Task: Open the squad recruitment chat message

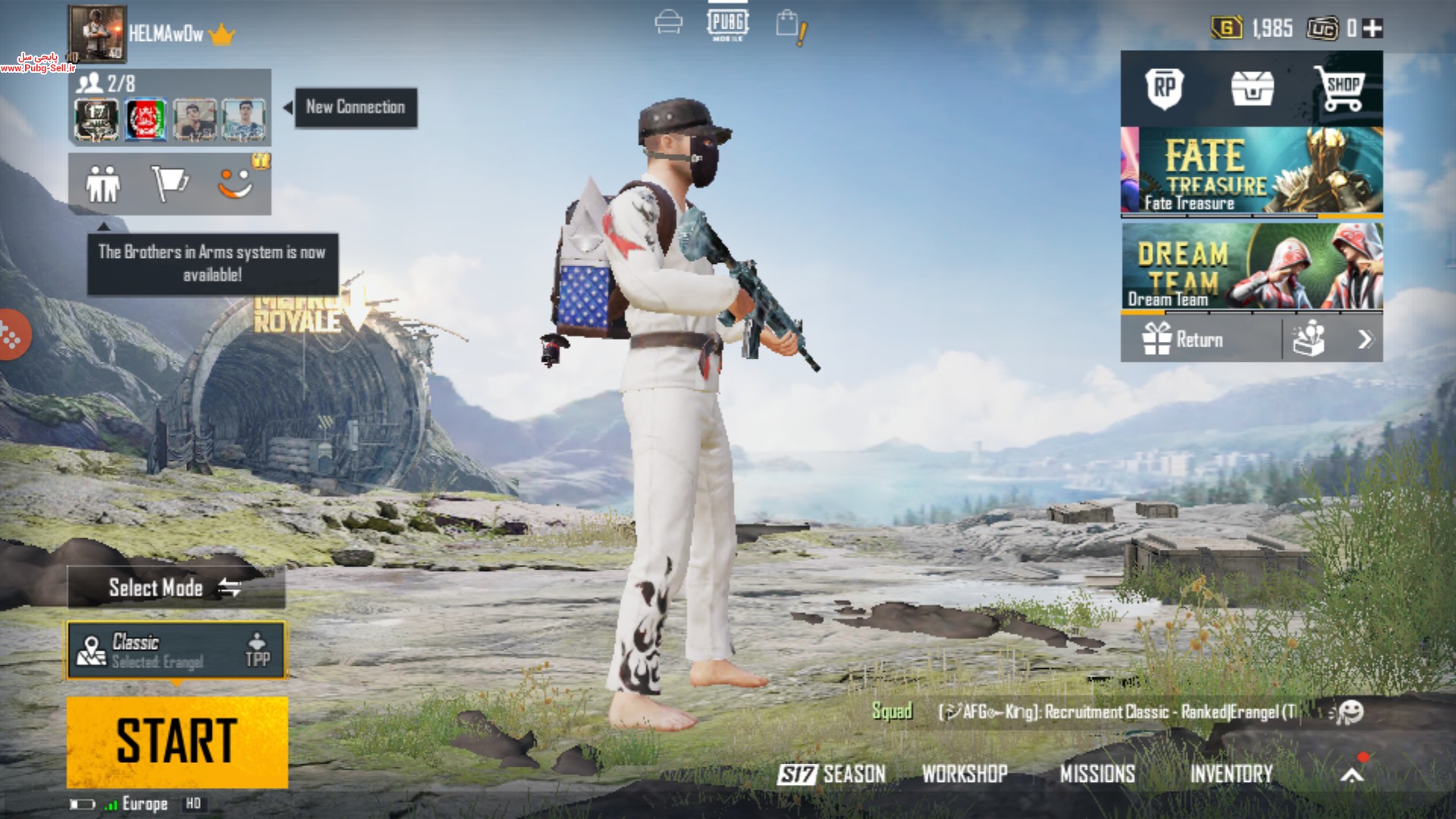Action: (x=1115, y=712)
